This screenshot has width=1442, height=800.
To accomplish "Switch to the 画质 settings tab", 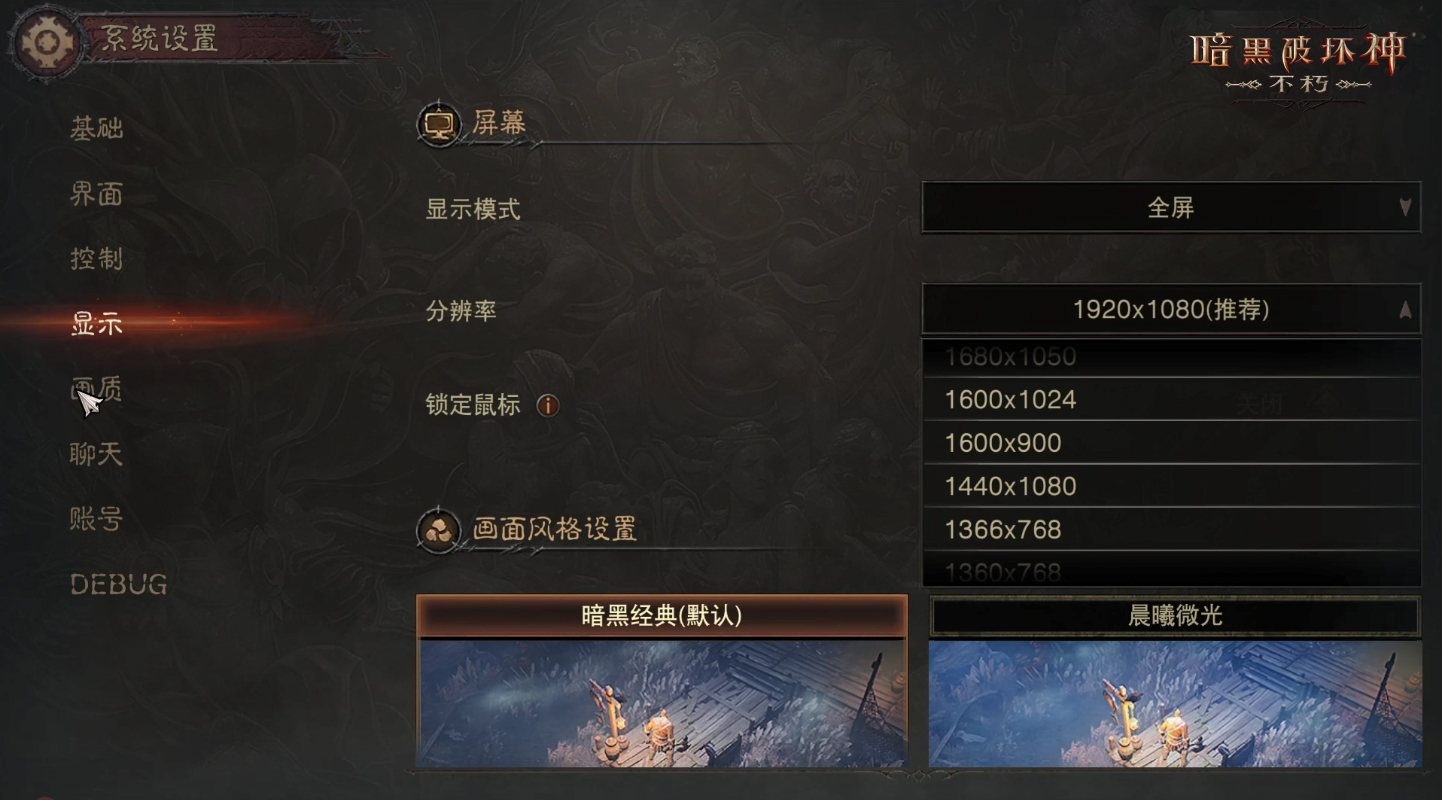I will pos(95,390).
